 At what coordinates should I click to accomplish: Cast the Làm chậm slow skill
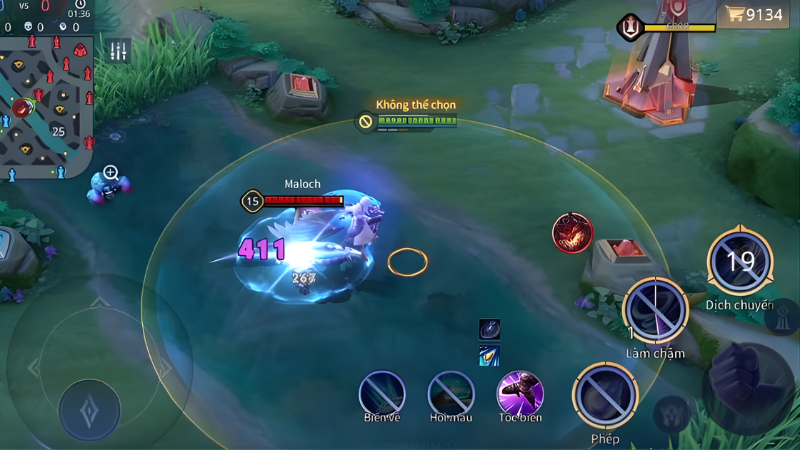655,311
